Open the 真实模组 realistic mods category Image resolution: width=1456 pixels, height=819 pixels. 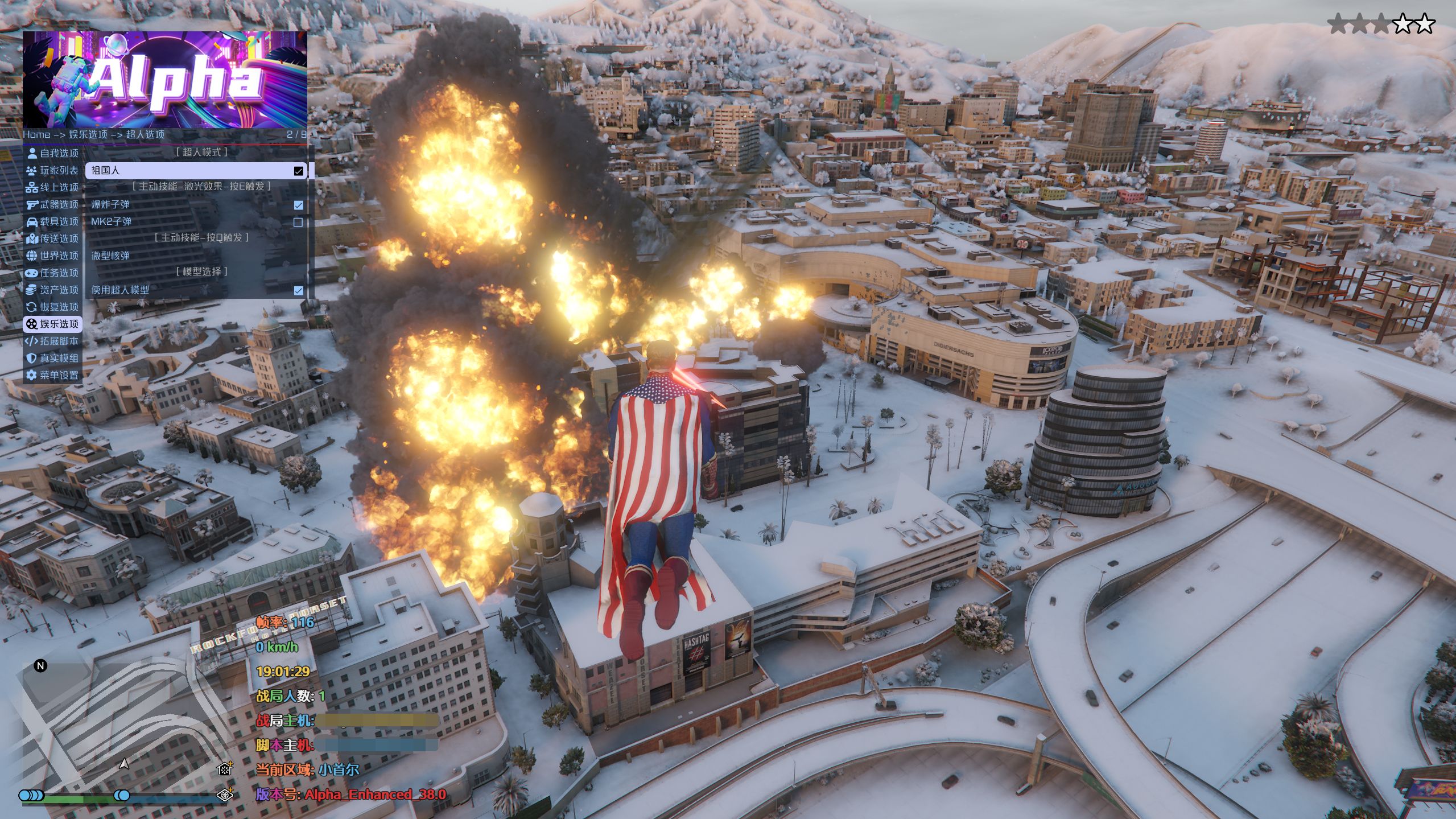pos(52,358)
